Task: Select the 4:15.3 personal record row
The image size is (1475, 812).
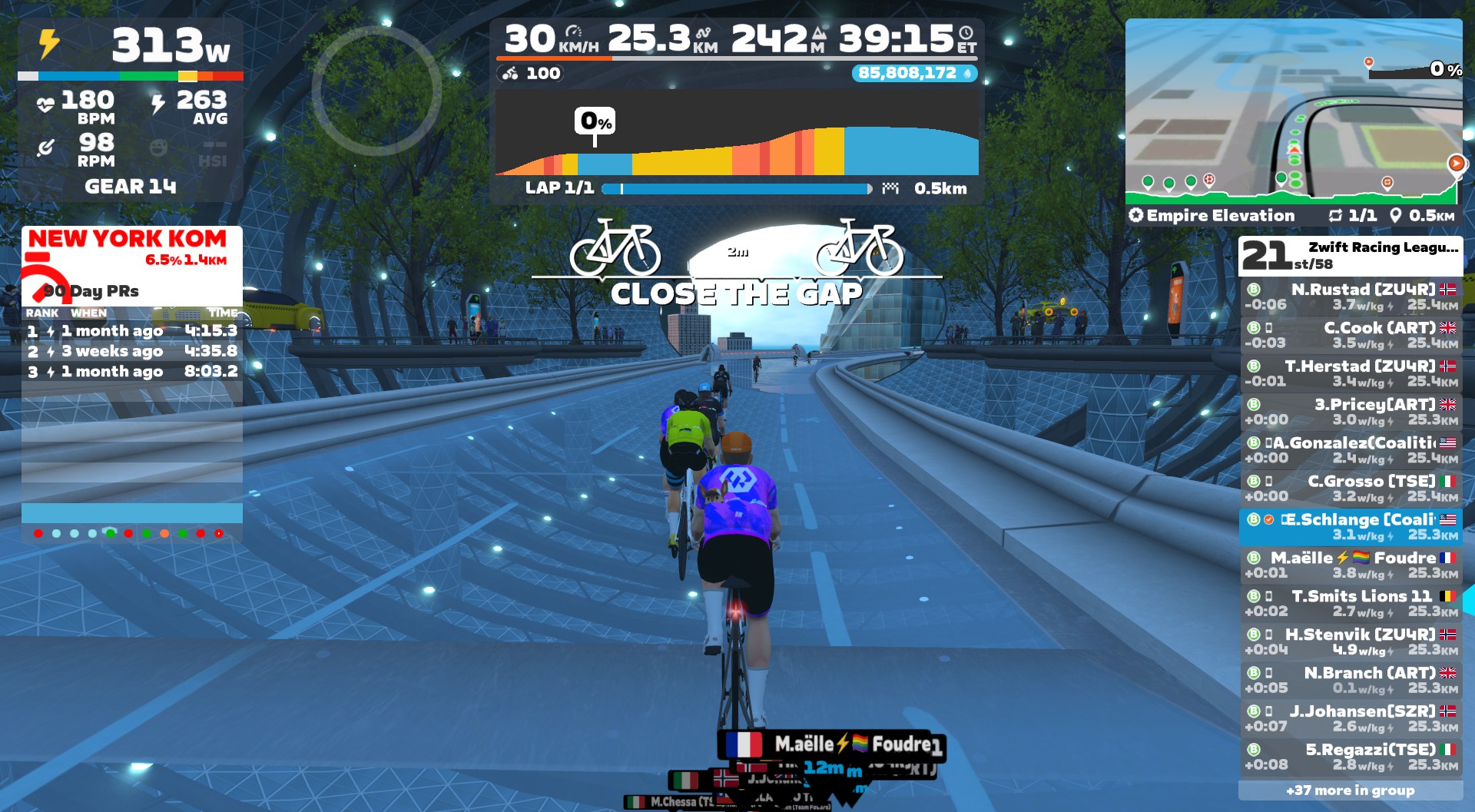Action: [131, 331]
